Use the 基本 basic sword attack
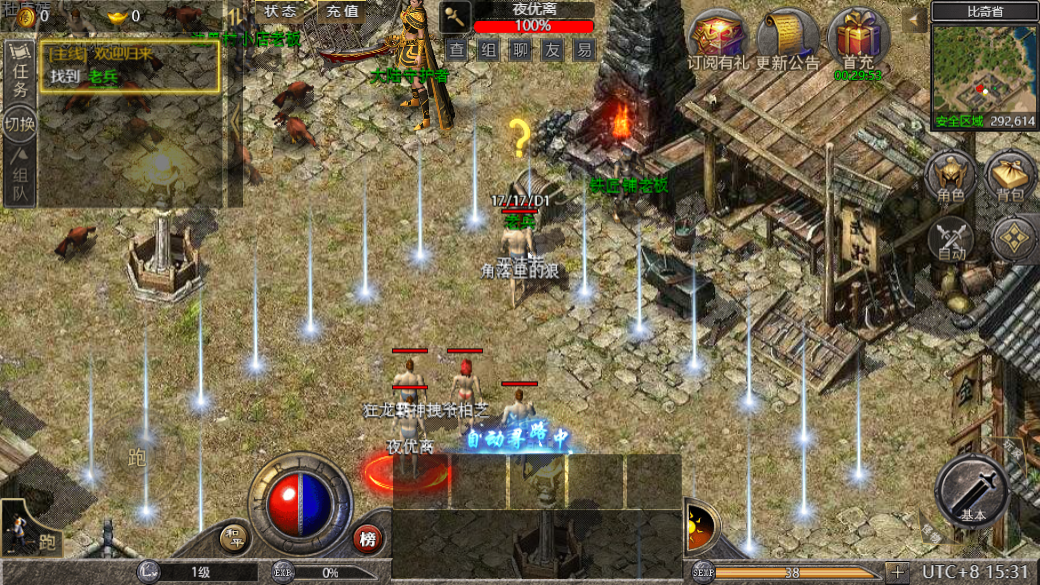Viewport: 1040px width, 585px height. coord(972,492)
